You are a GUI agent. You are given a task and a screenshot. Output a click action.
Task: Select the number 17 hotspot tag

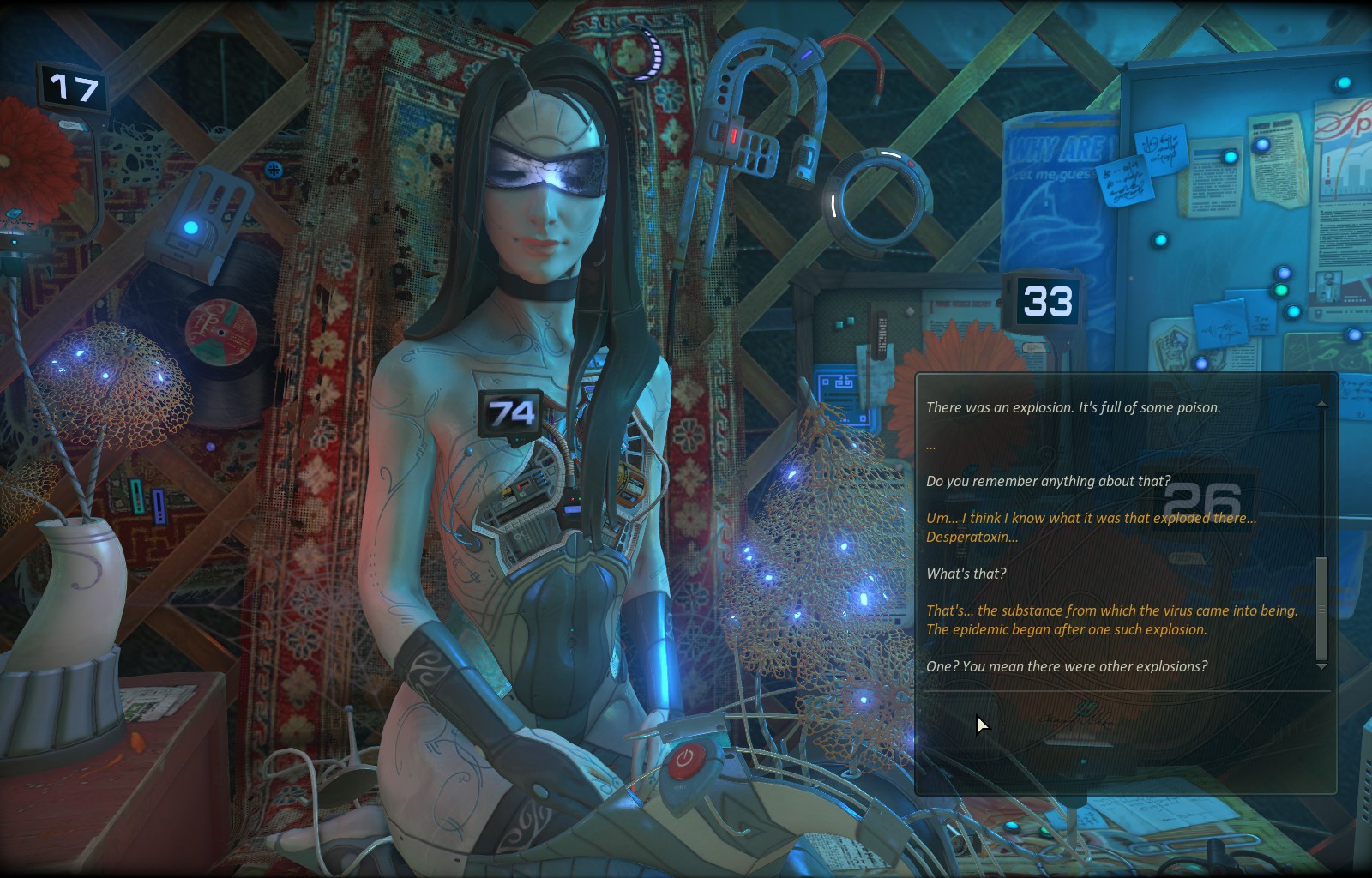point(73,88)
